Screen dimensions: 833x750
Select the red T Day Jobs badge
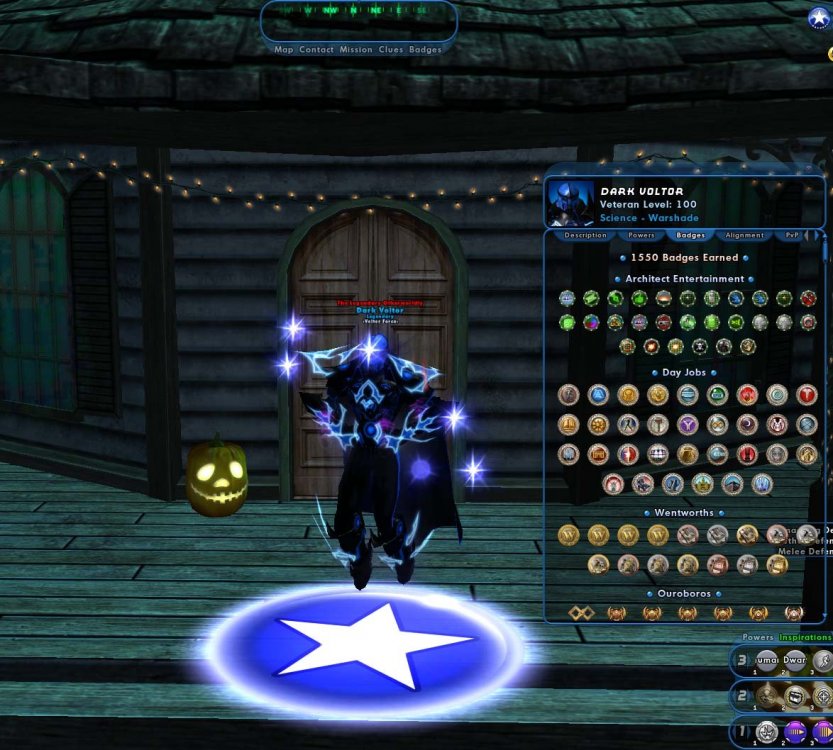(807, 395)
